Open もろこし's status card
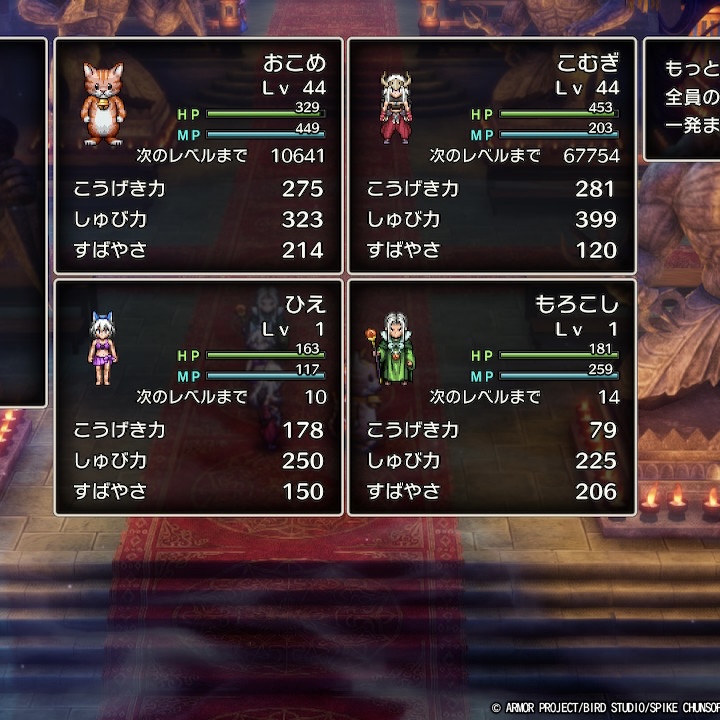Screen dimensions: 720x720 tap(491, 397)
